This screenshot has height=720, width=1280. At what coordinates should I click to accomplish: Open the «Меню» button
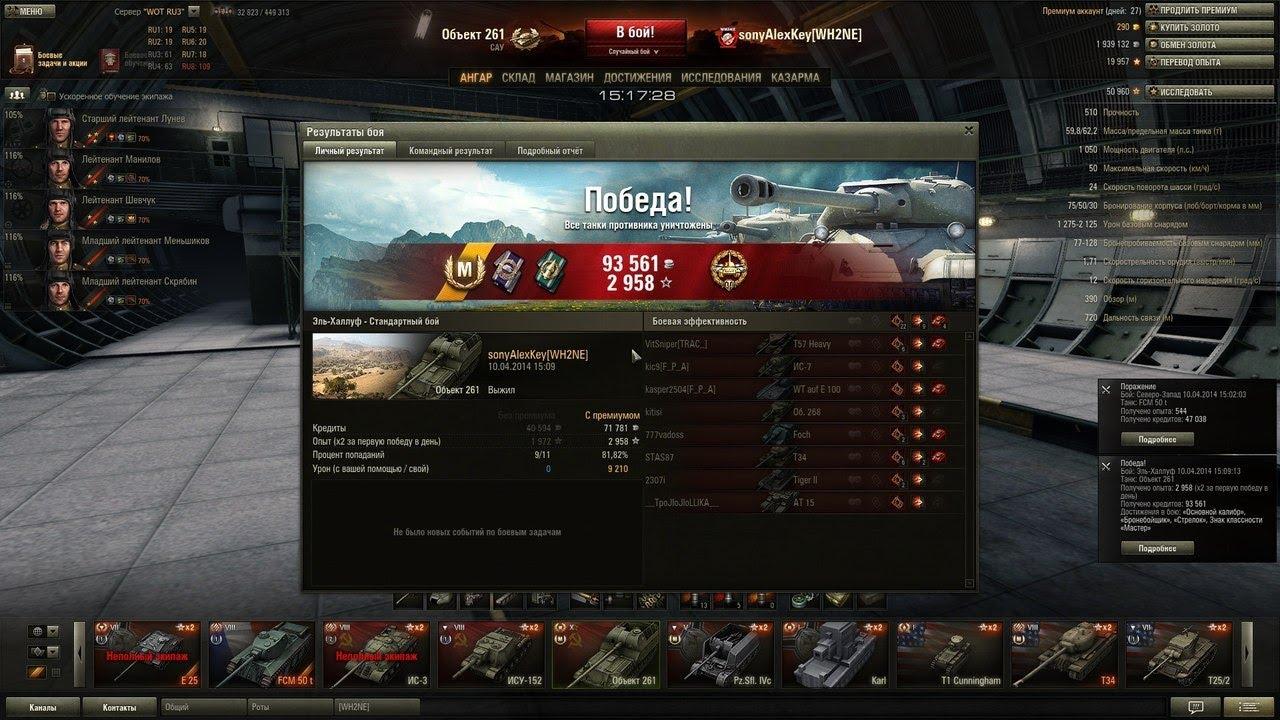pyautogui.click(x=26, y=11)
